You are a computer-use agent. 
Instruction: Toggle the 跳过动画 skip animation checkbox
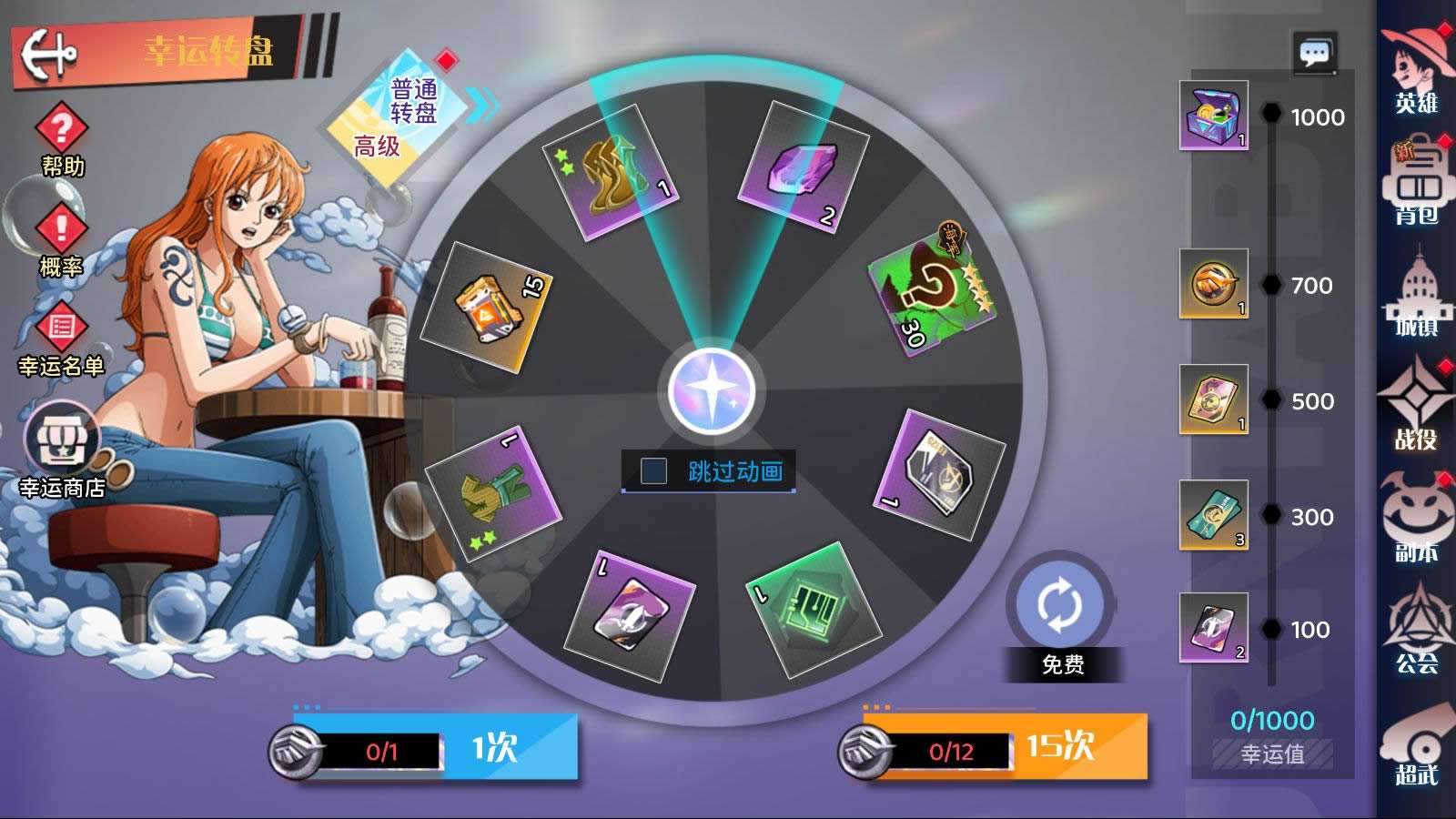coord(653,471)
